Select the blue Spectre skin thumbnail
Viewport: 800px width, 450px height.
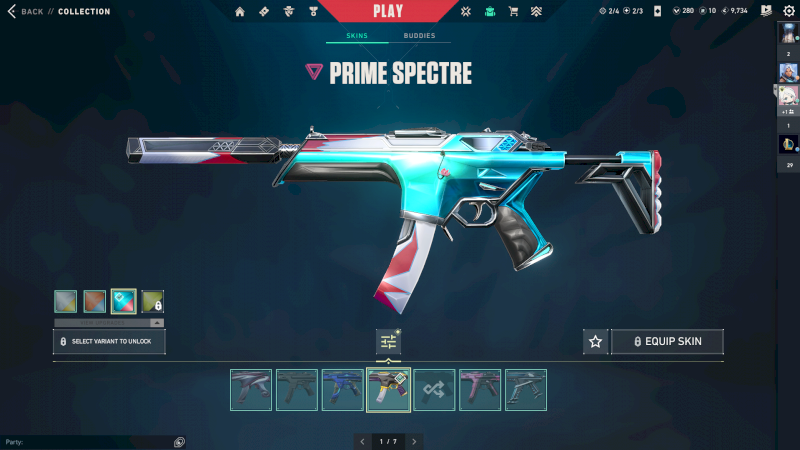coord(342,390)
